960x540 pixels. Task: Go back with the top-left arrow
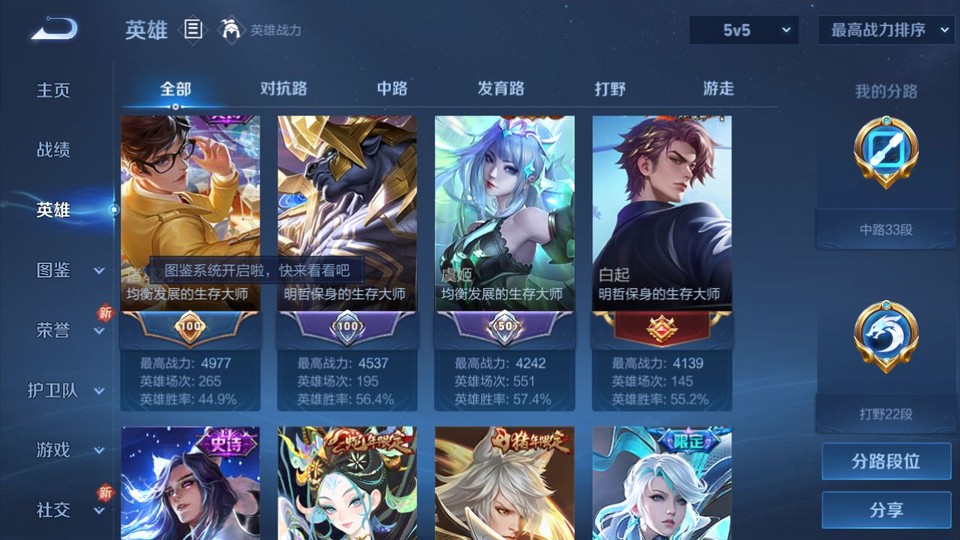(x=53, y=30)
